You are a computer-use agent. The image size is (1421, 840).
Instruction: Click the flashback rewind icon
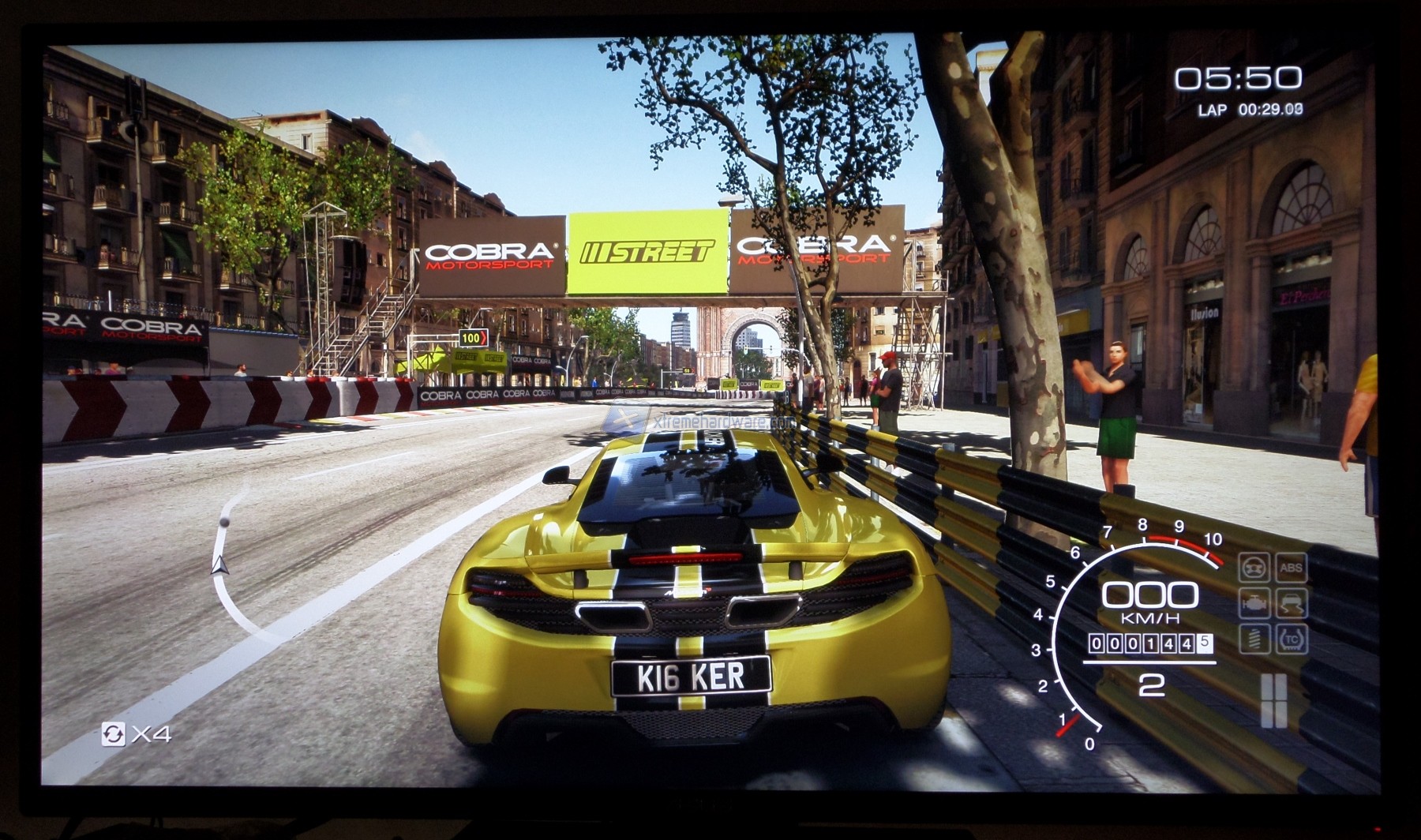tap(113, 734)
